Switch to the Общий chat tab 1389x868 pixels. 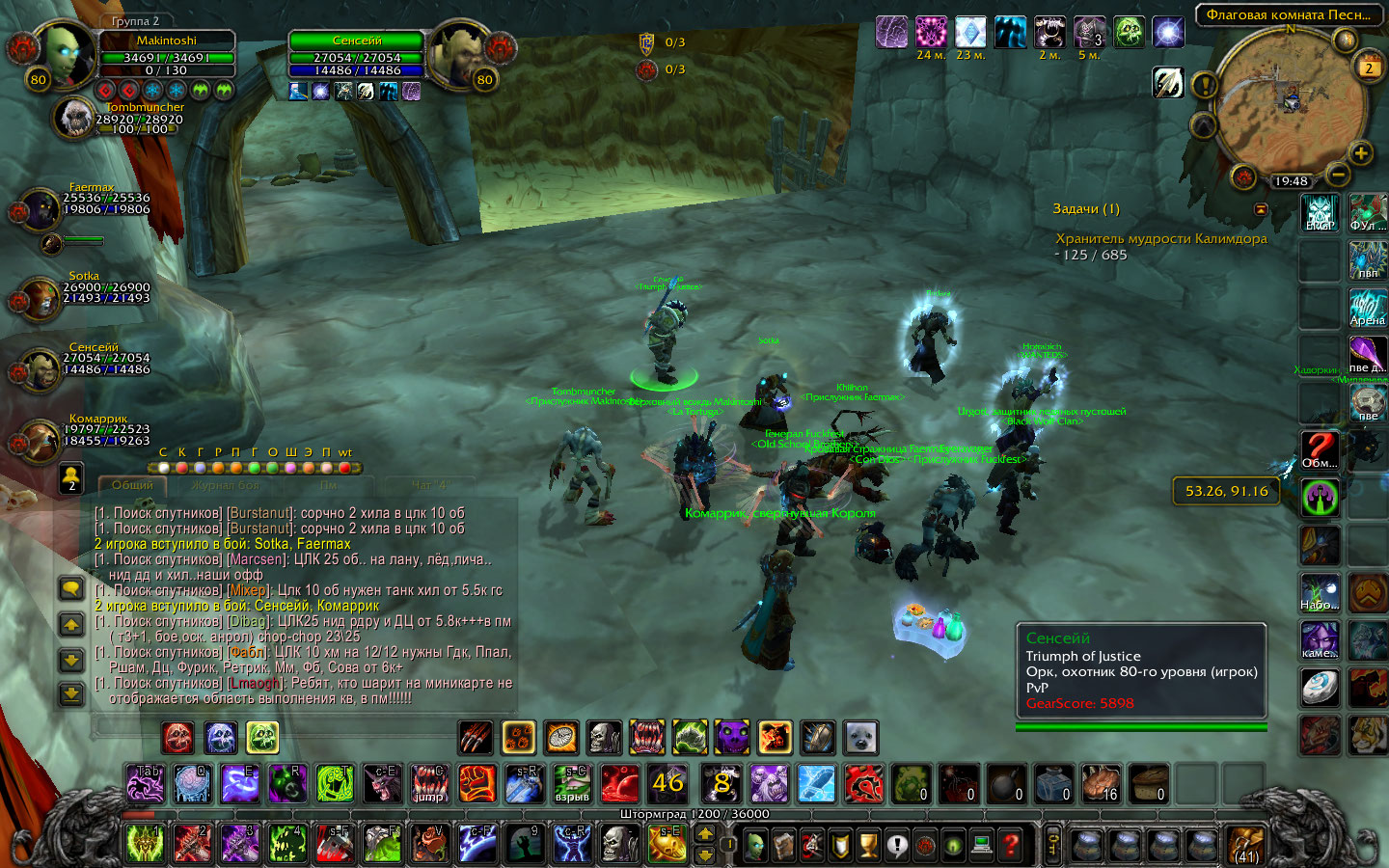pos(132,485)
